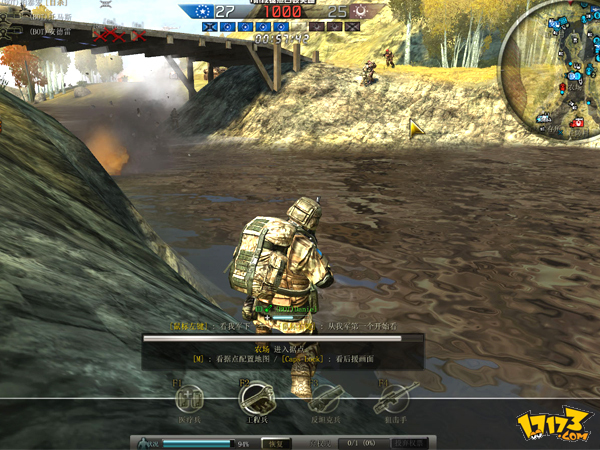This screenshot has height=450, width=600.
Task: Choose the engineer class icon
Action: (x=255, y=399)
